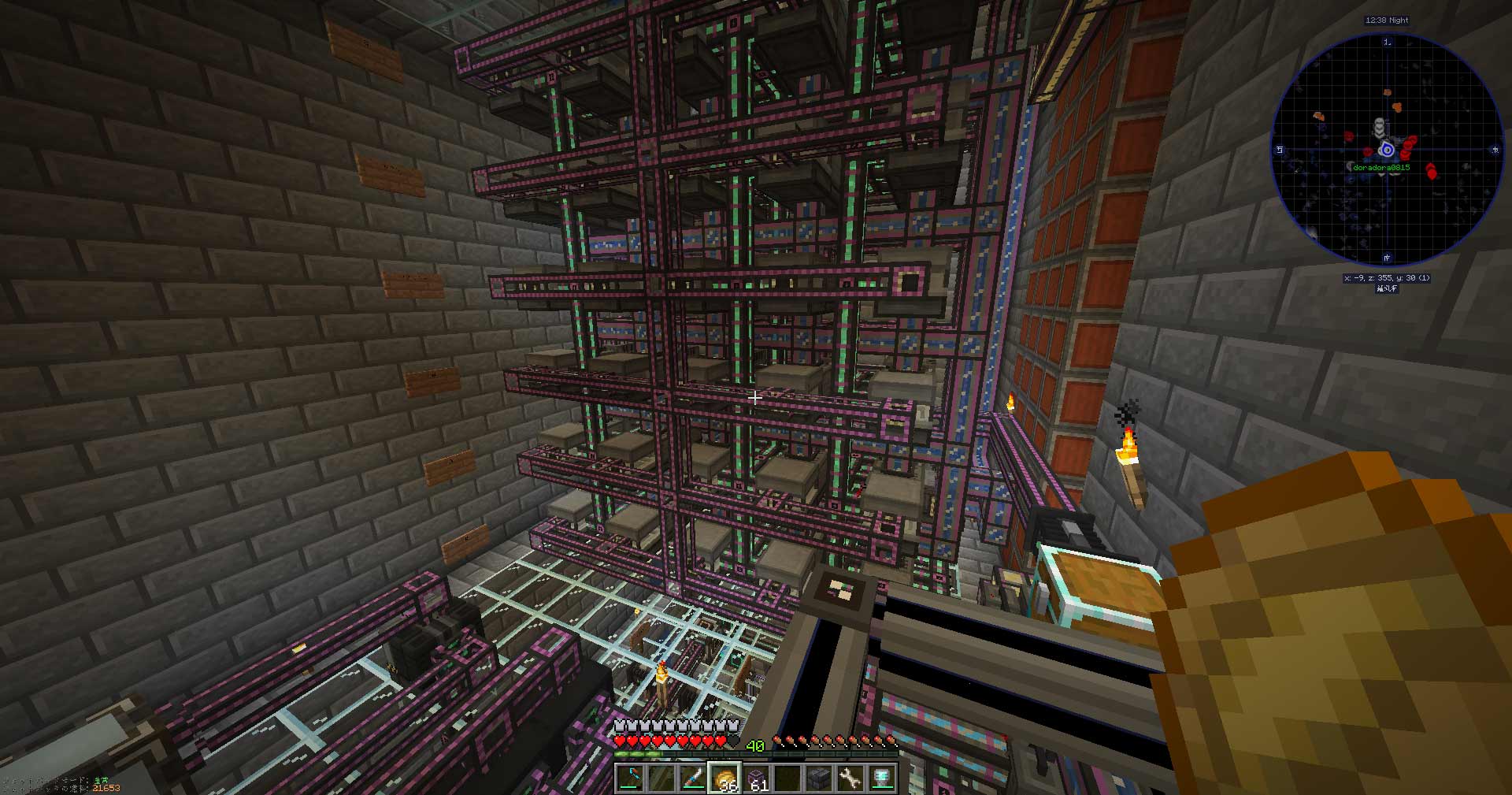Click the east marker on the minimap

[1495, 149]
